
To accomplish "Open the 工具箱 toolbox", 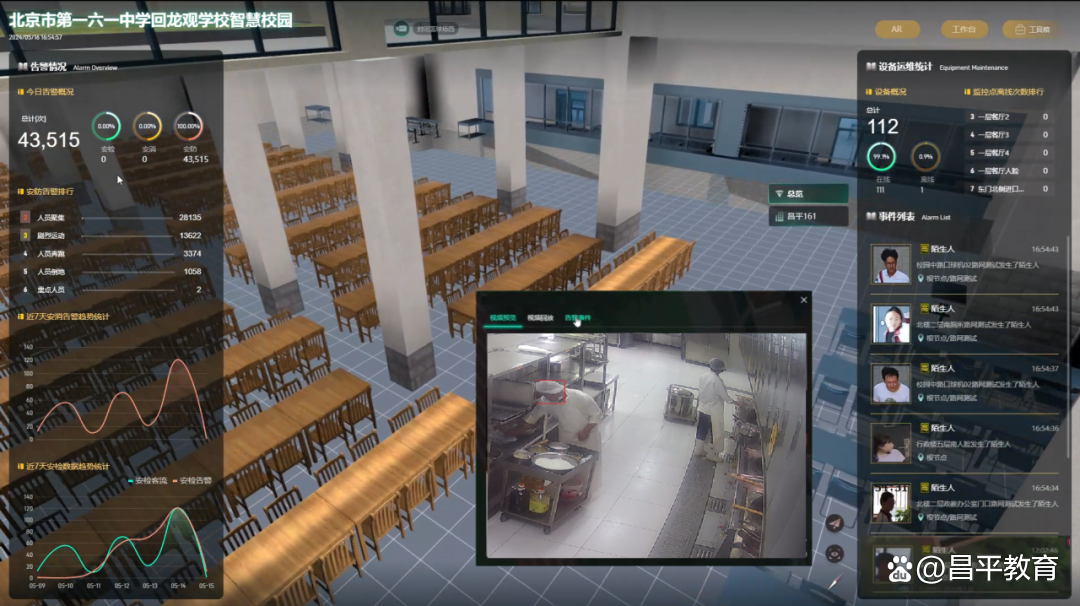I will point(1033,29).
